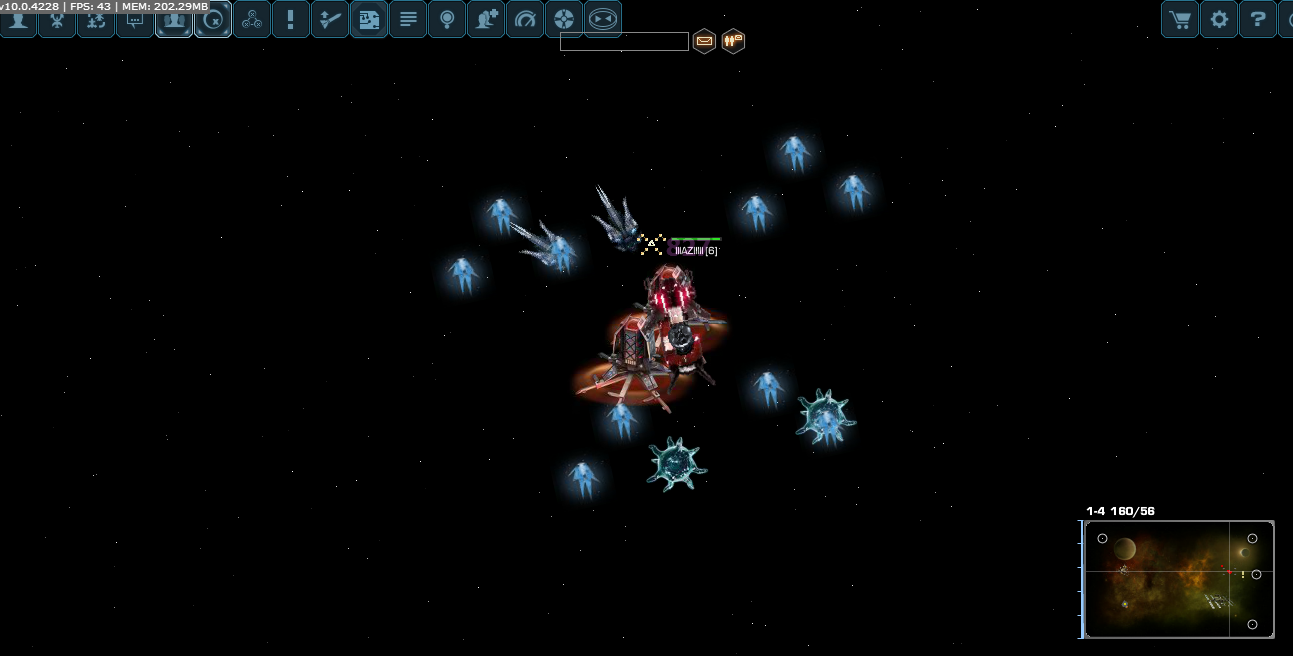Viewport: 1293px width, 656px height.
Task: Open the envelope mail icon
Action: (704, 41)
